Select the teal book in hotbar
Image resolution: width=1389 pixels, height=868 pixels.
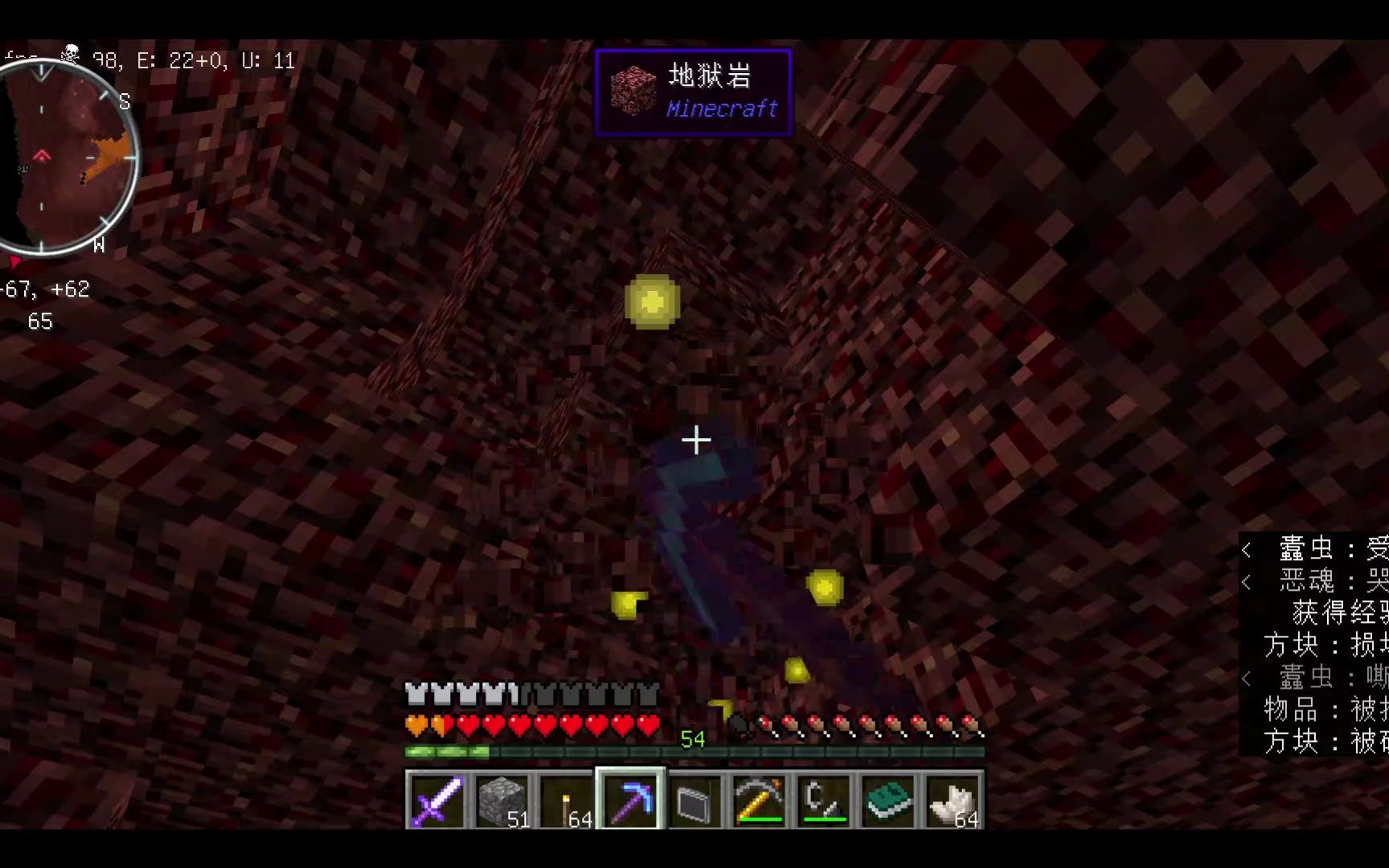pyautogui.click(x=888, y=800)
